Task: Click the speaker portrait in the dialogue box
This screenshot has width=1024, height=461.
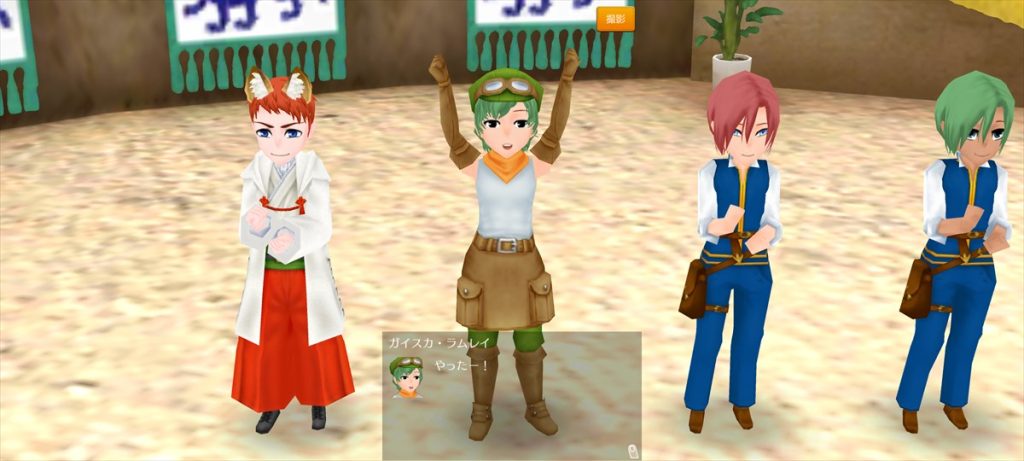Action: tap(406, 377)
